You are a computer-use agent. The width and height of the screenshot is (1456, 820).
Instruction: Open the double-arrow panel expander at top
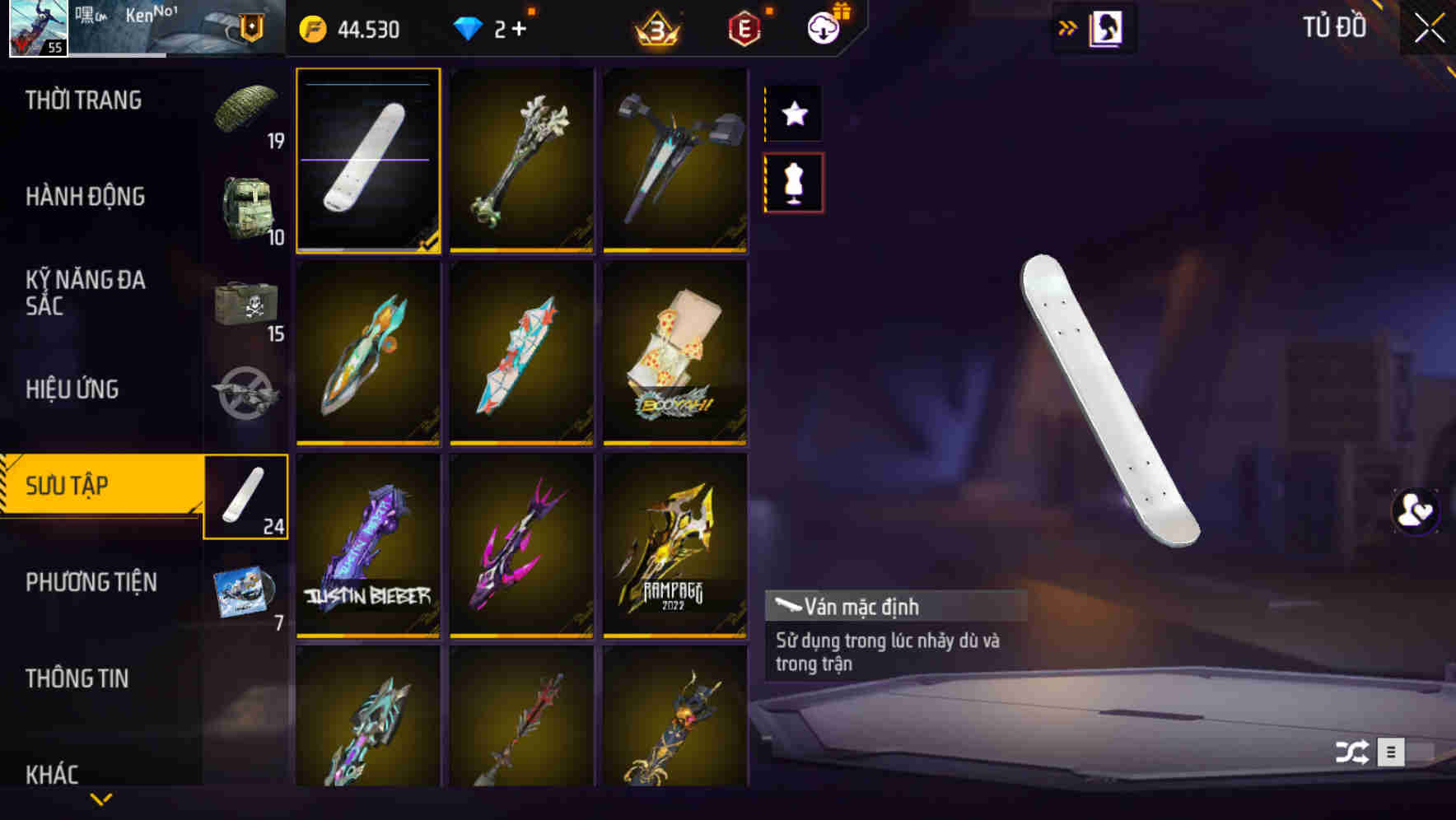pyautogui.click(x=1068, y=27)
